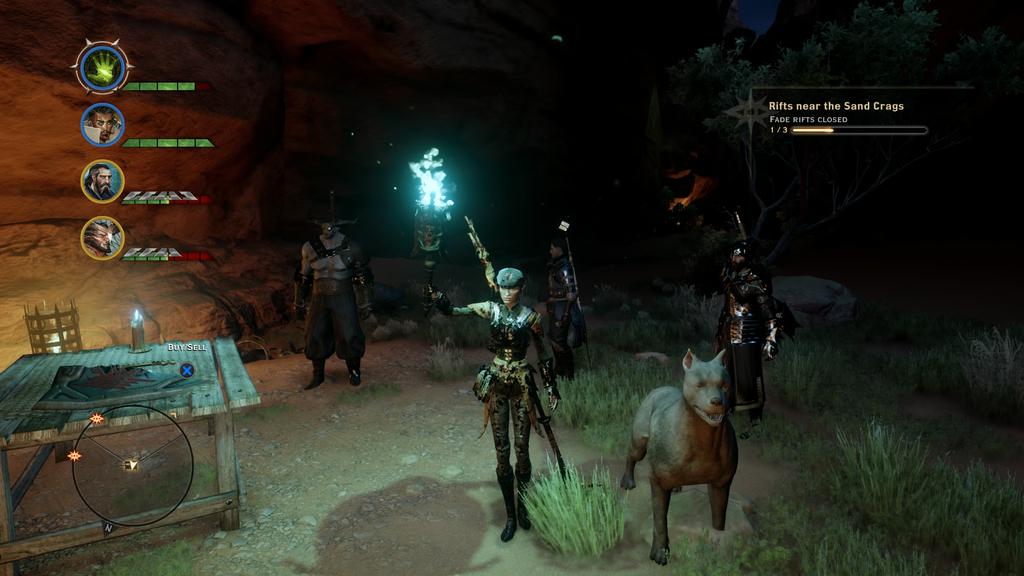Switch to the dark-haired mustached man portrait
The image size is (1024, 576).
click(102, 124)
